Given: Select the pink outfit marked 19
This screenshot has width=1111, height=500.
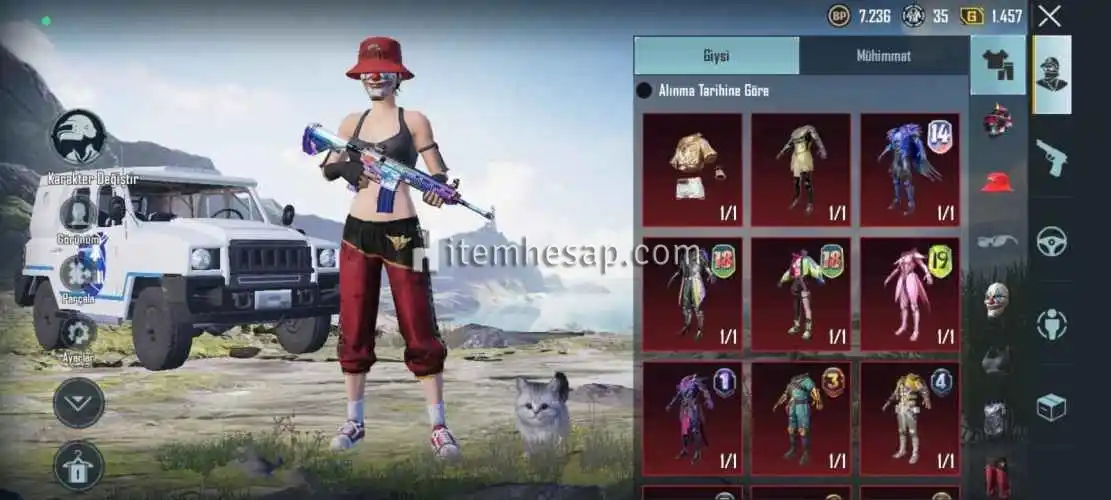Looking at the screenshot, I should (x=910, y=294).
